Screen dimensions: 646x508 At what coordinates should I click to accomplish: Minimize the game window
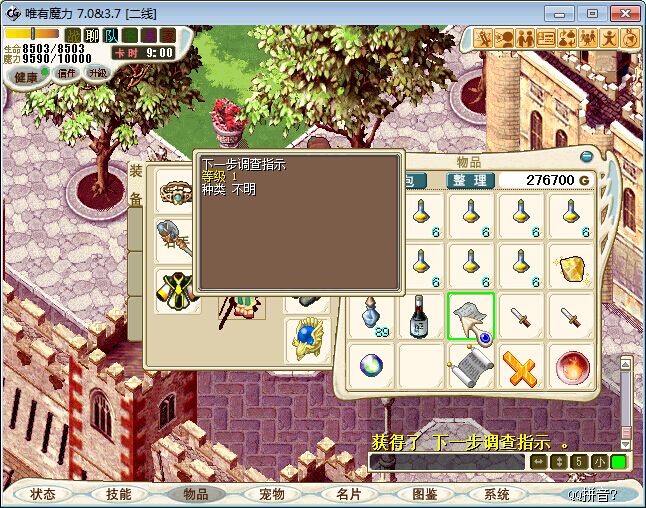(562, 13)
